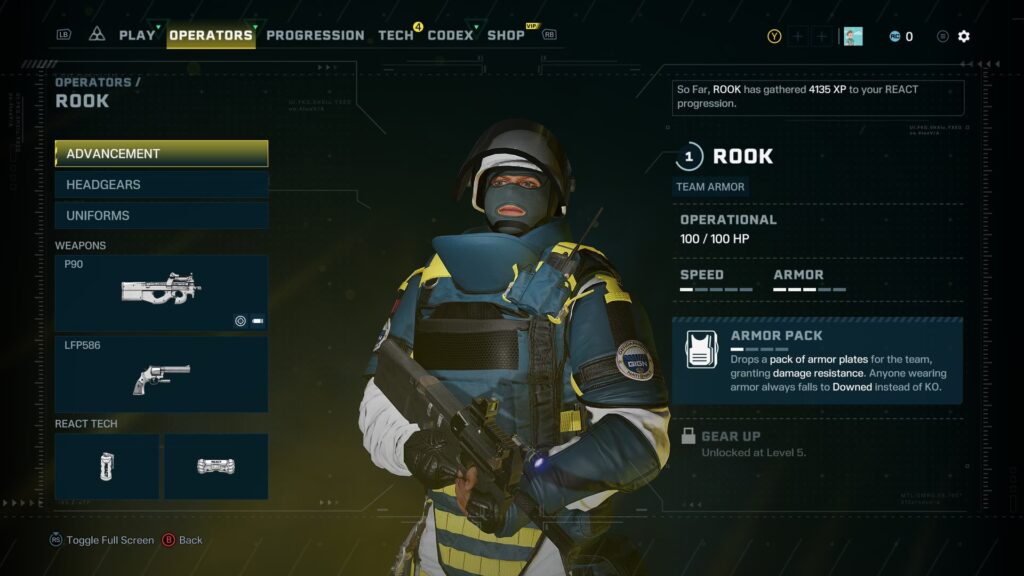Viewport: 1024px width, 576px height.
Task: Open the Headgears category
Action: [x=161, y=185]
